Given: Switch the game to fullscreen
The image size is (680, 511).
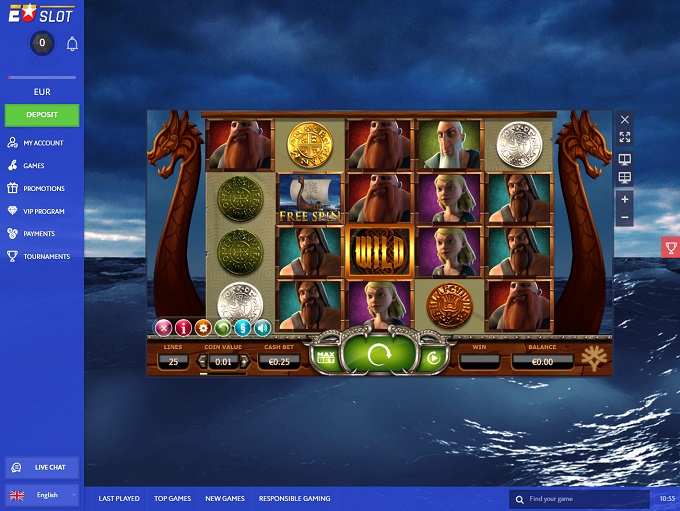Looking at the screenshot, I should point(625,137).
